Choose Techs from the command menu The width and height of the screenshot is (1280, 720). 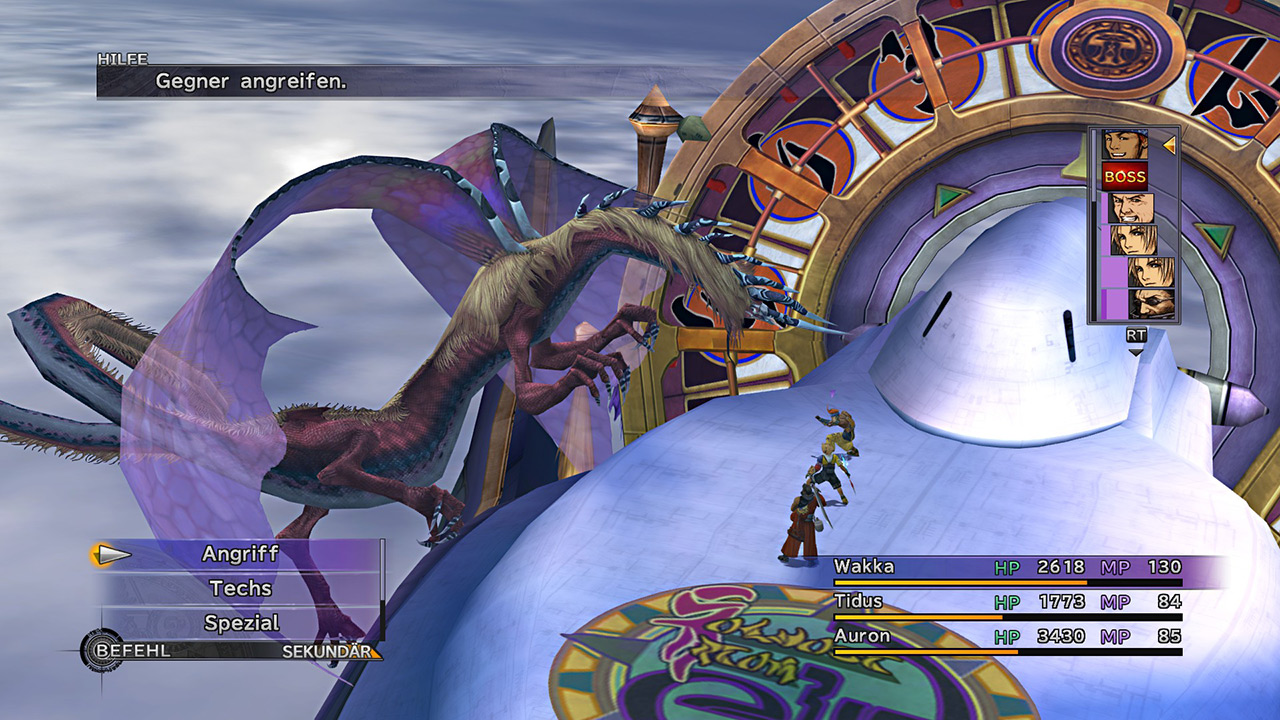coord(240,589)
